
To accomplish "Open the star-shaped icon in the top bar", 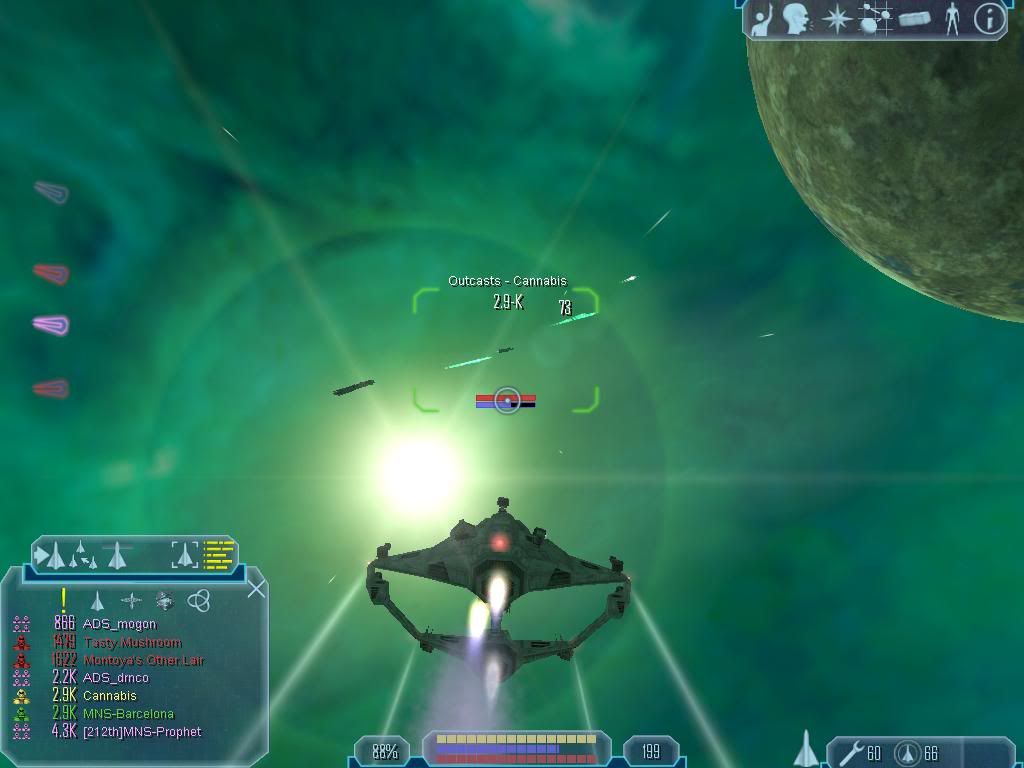I will (x=835, y=18).
